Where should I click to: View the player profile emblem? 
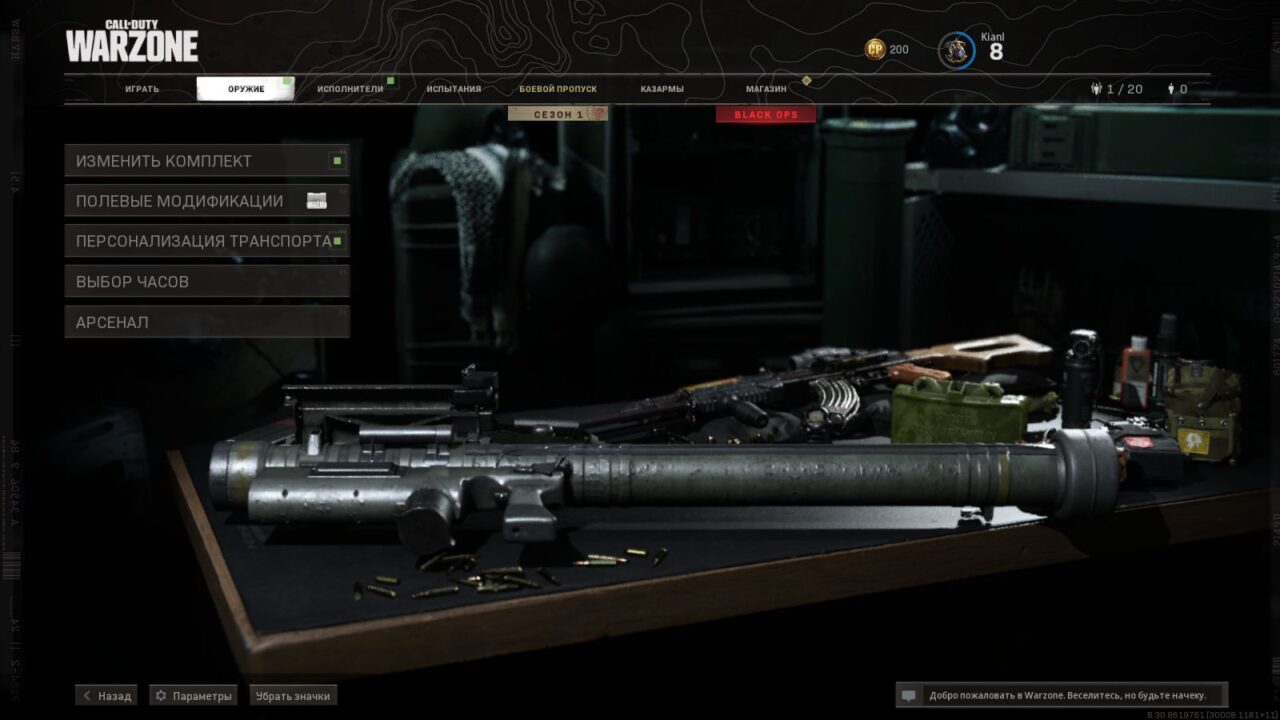957,50
